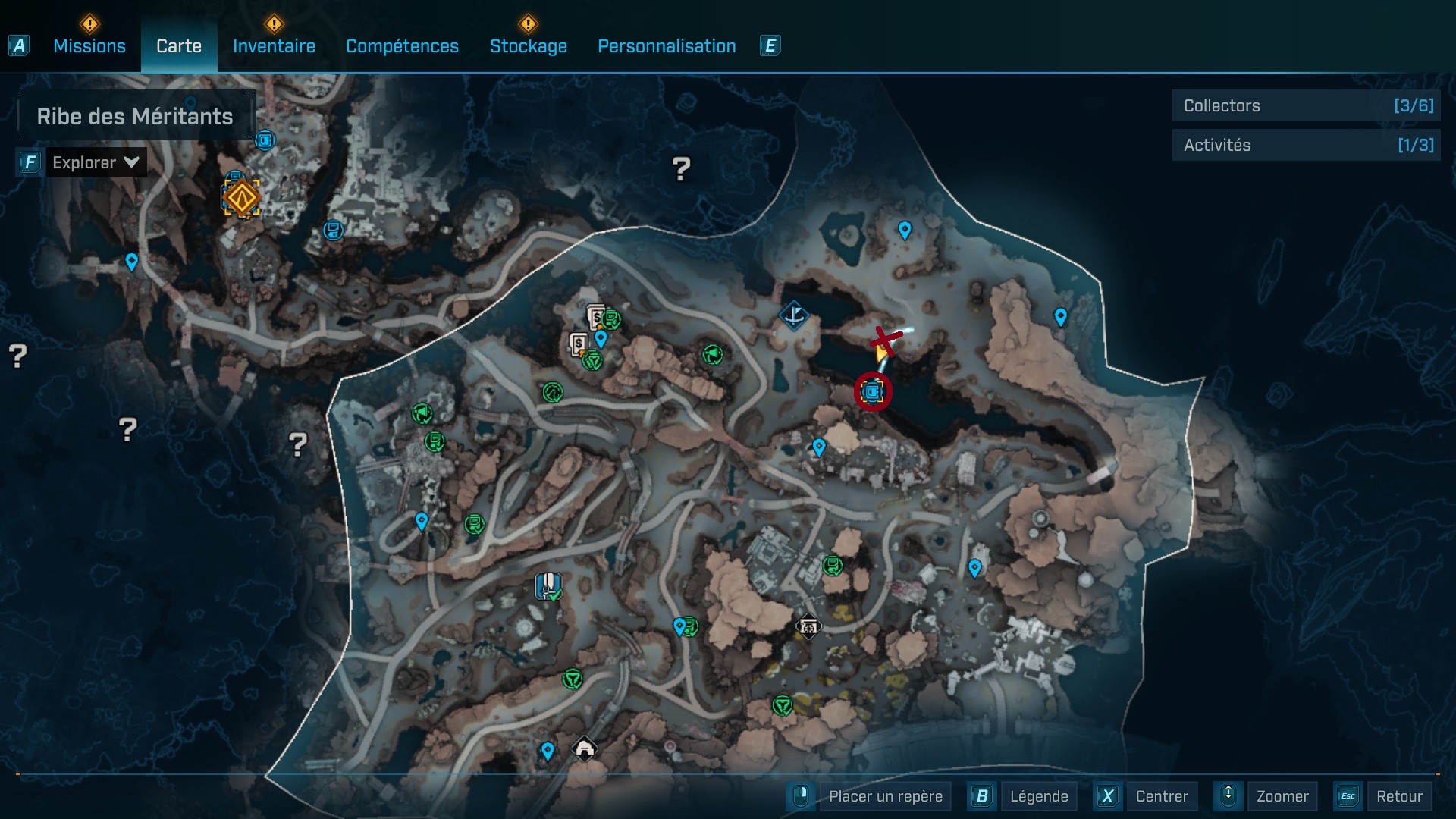
Task: Click the active Carte tab
Action: click(179, 46)
